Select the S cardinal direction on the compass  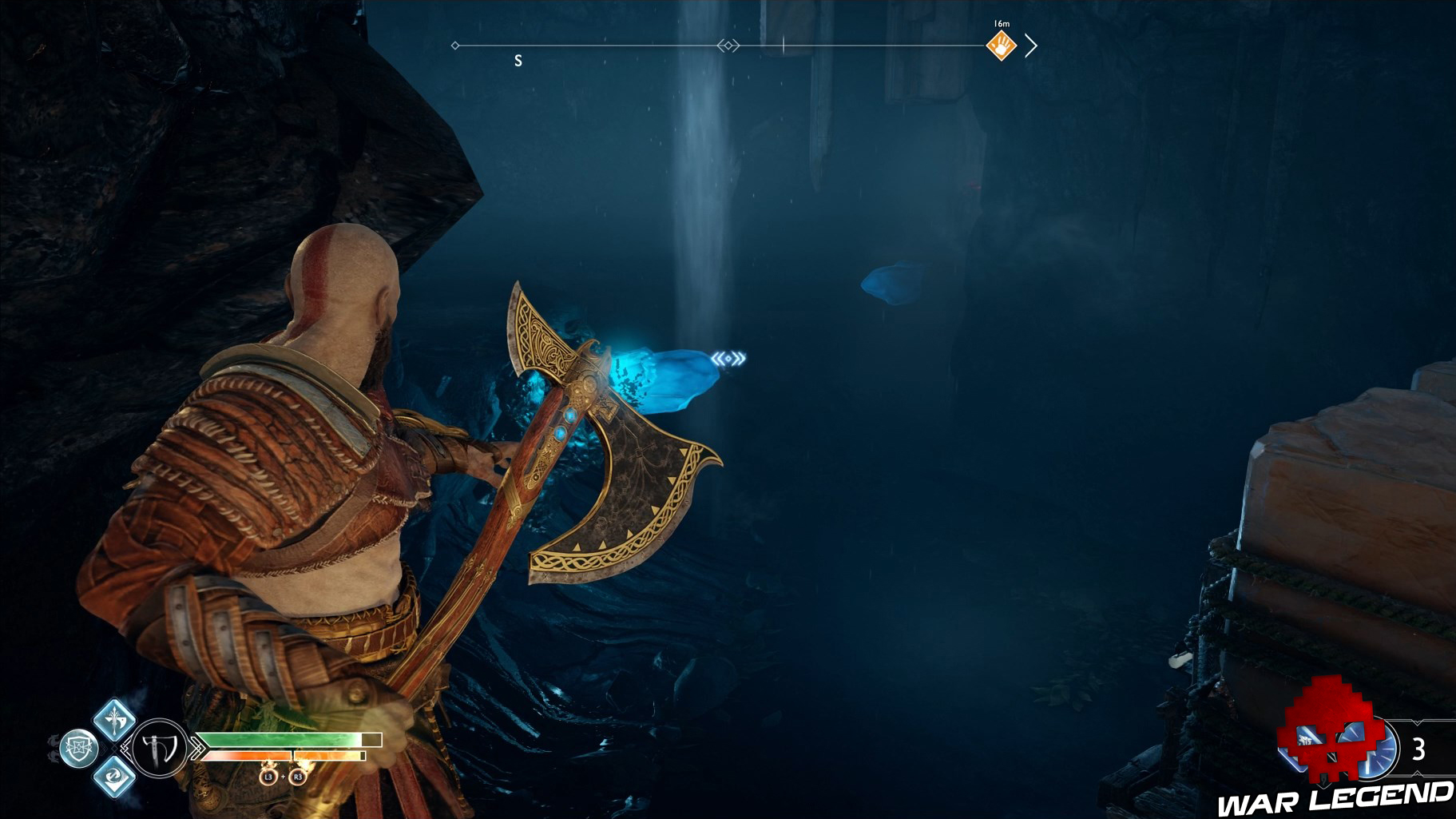point(518,60)
